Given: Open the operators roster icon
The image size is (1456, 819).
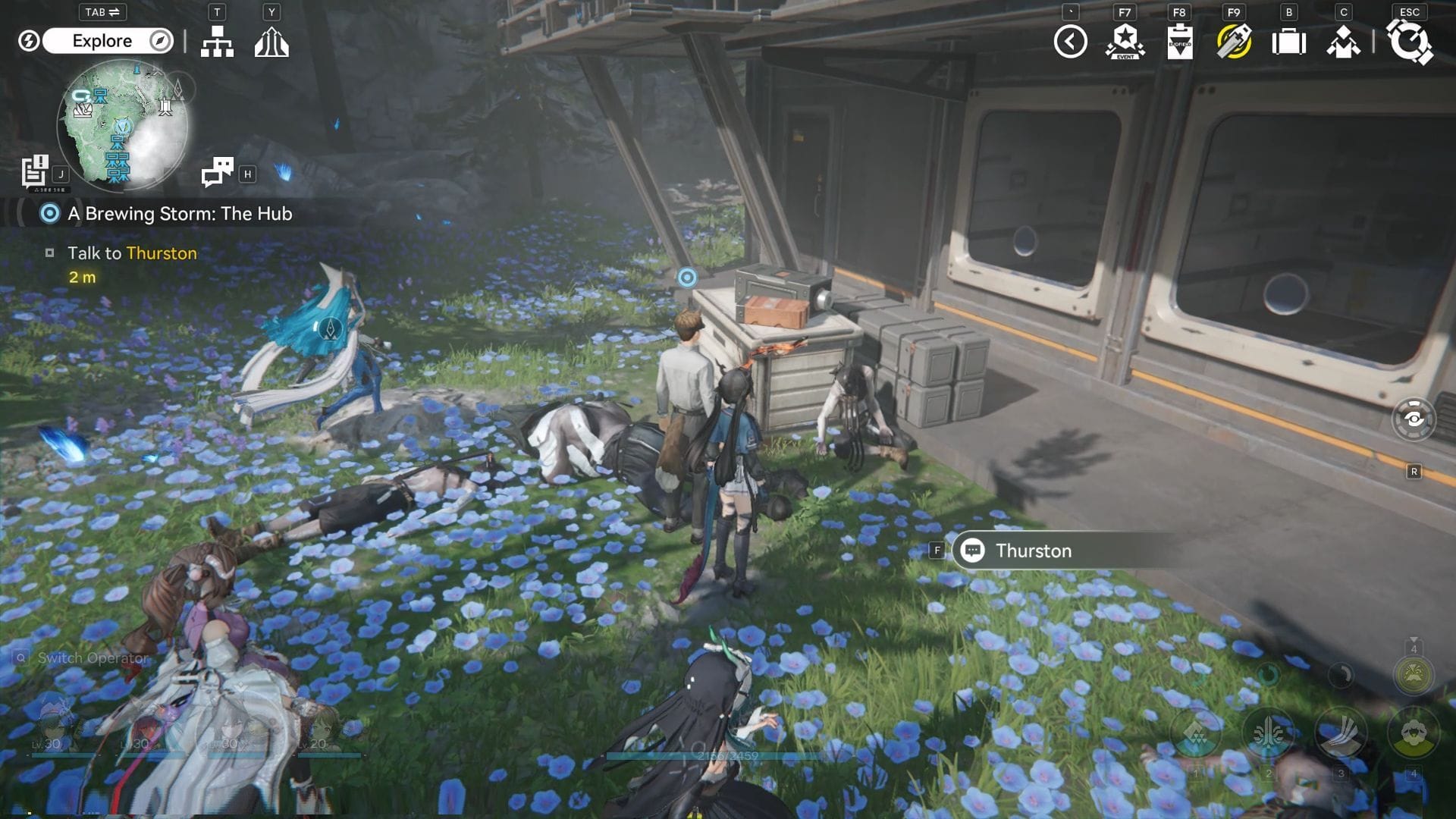Looking at the screenshot, I should pyautogui.click(x=1343, y=42).
